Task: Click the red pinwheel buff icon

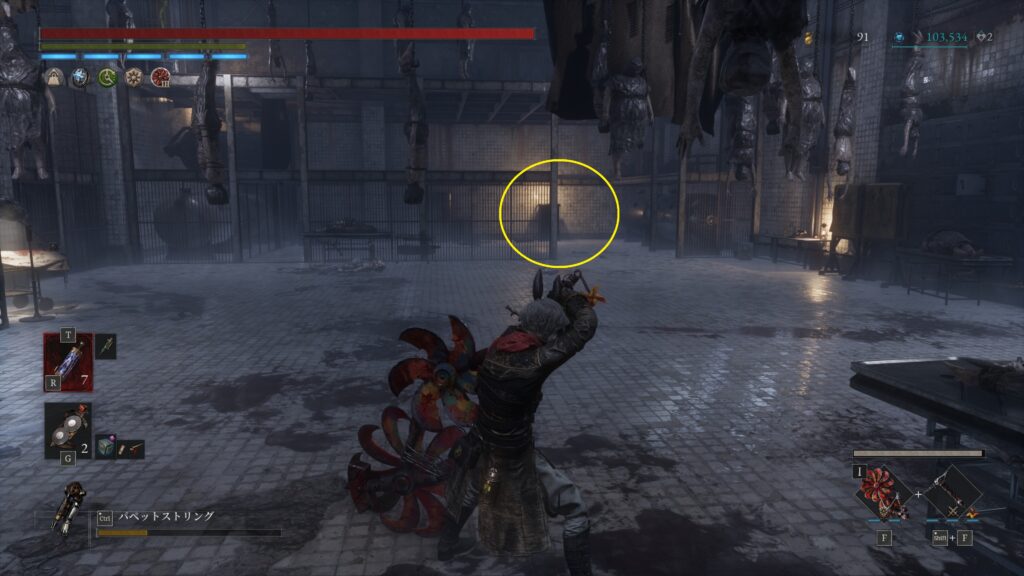Action: [159, 77]
